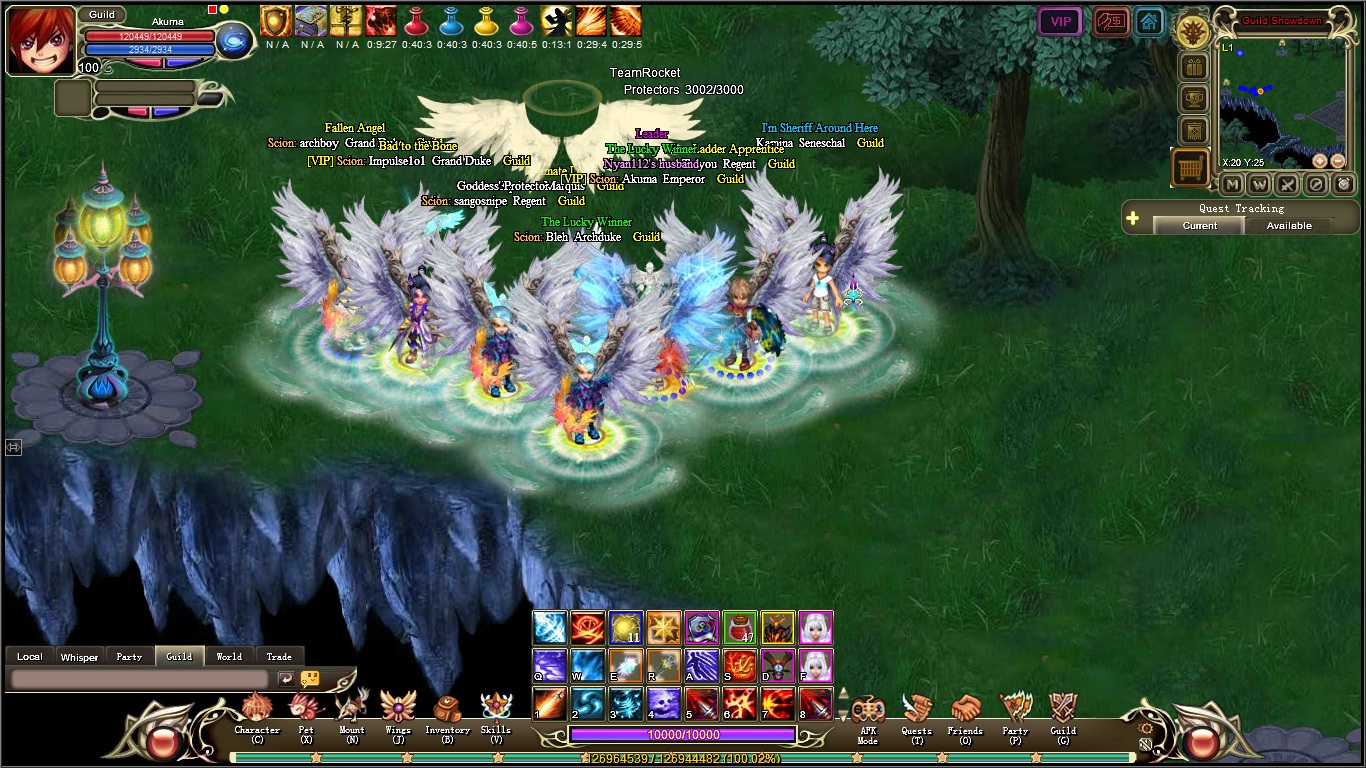Screen dimensions: 1366x768
Task: Open the Quests log
Action: point(916,714)
